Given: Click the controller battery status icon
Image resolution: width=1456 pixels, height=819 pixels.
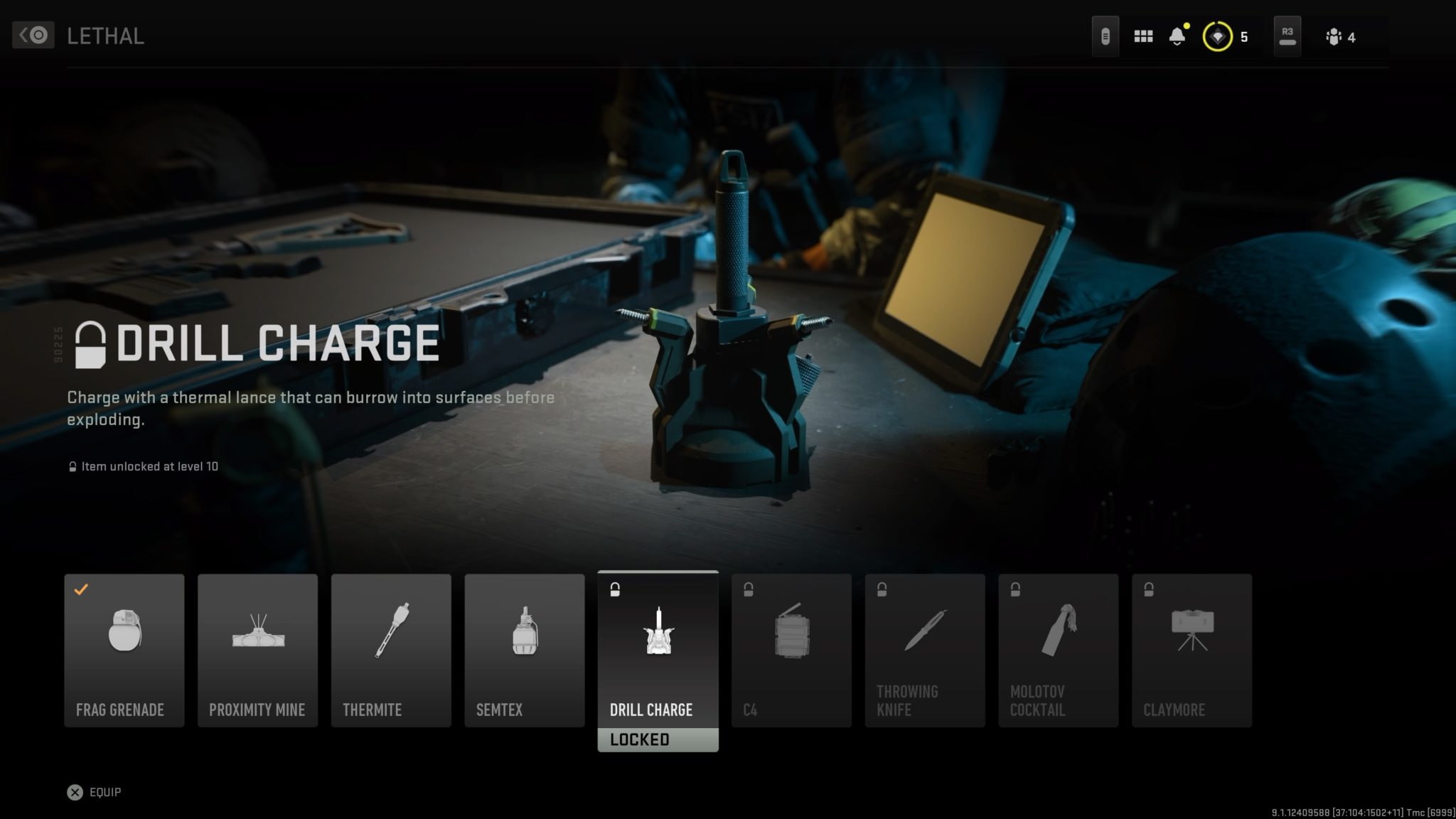Looking at the screenshot, I should click(x=1106, y=36).
